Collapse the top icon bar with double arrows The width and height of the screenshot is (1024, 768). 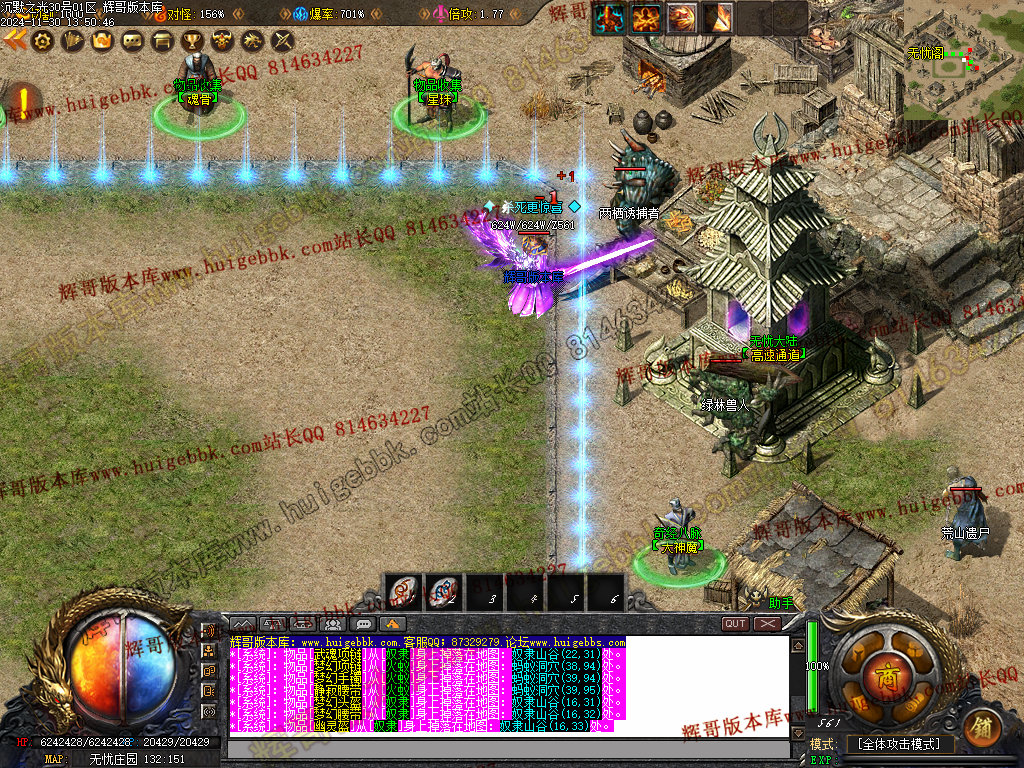[x=14, y=40]
